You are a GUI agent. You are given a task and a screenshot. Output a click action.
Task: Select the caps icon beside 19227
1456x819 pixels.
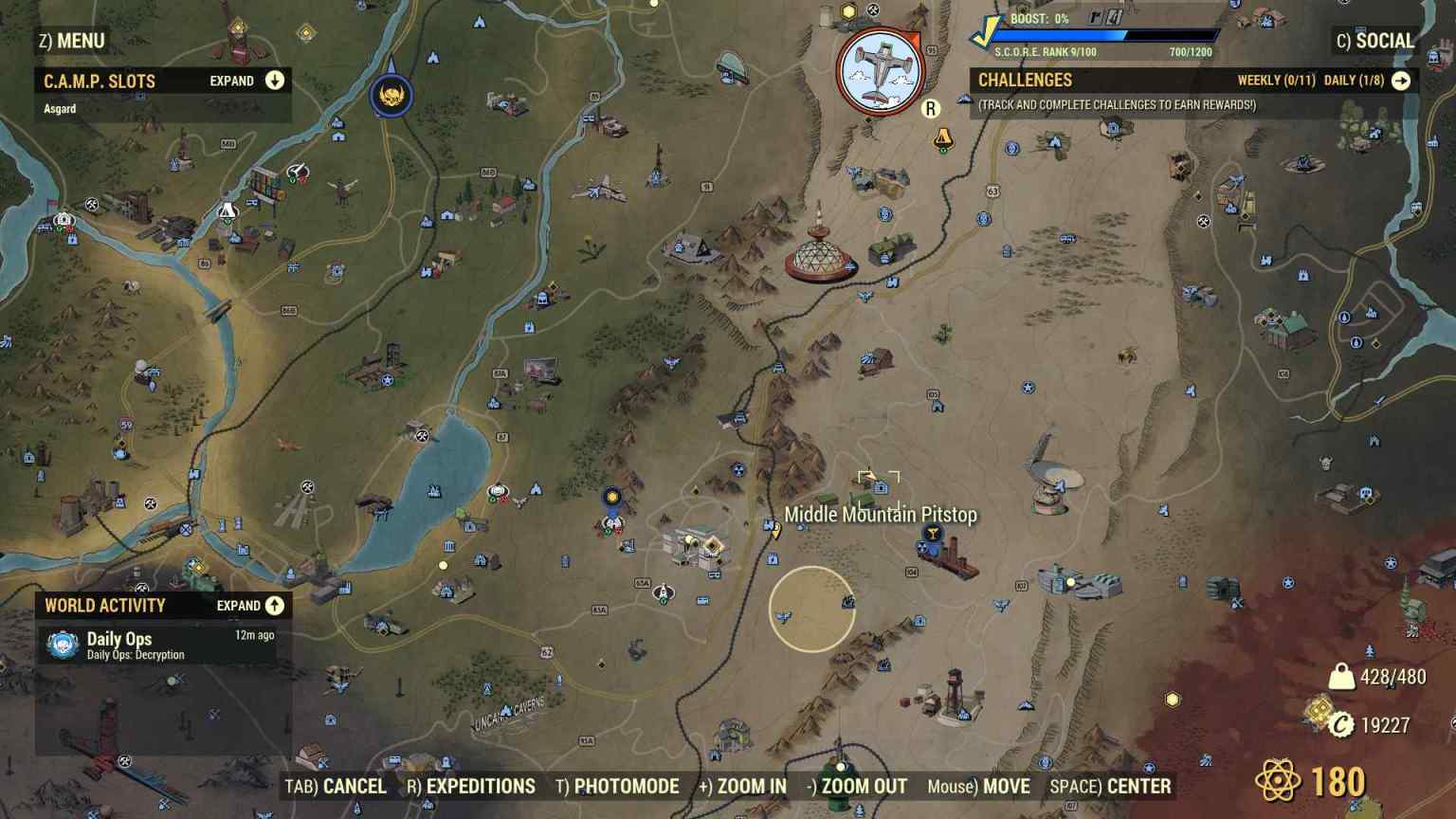1342,725
